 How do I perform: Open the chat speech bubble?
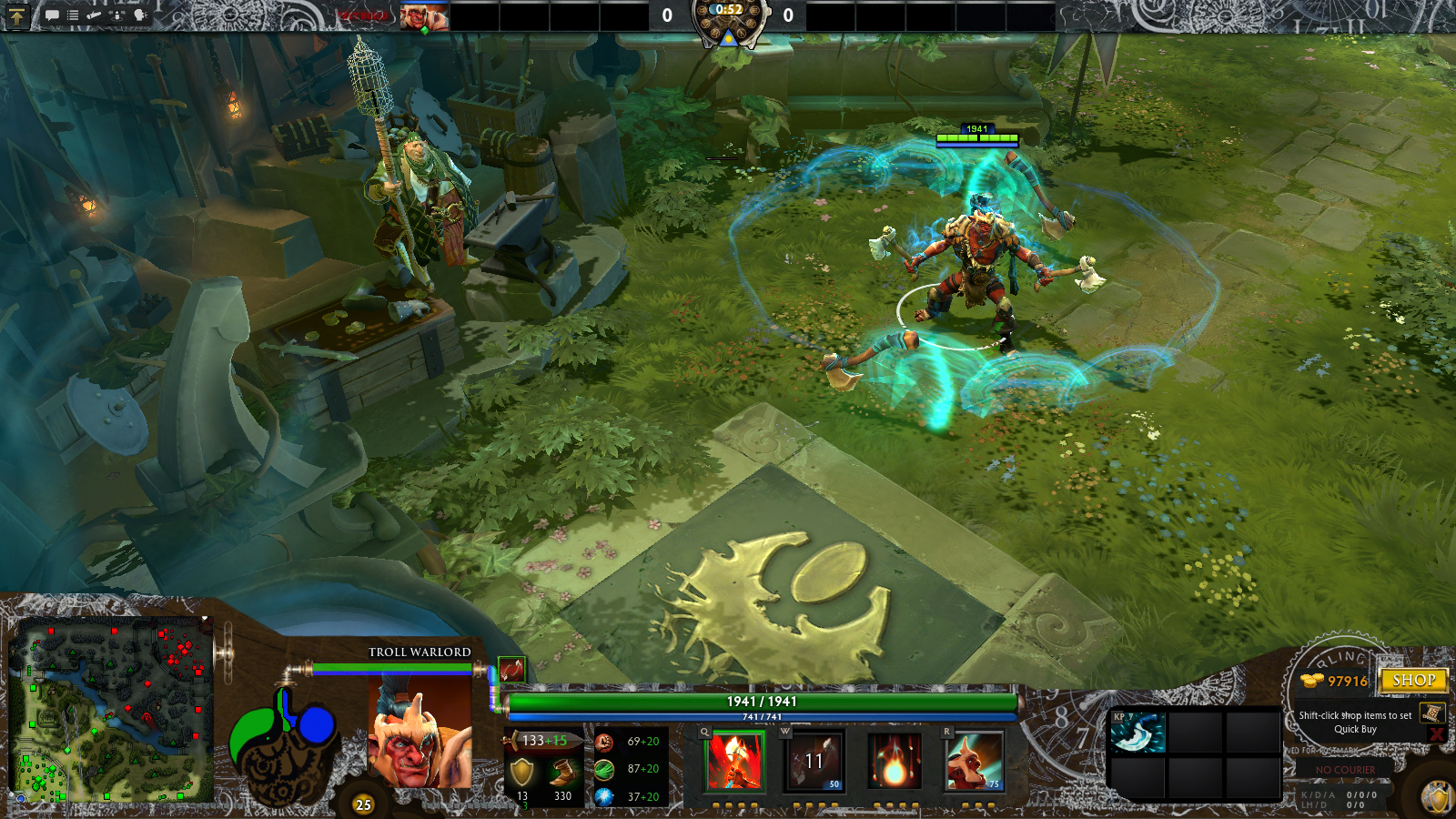(x=52, y=15)
